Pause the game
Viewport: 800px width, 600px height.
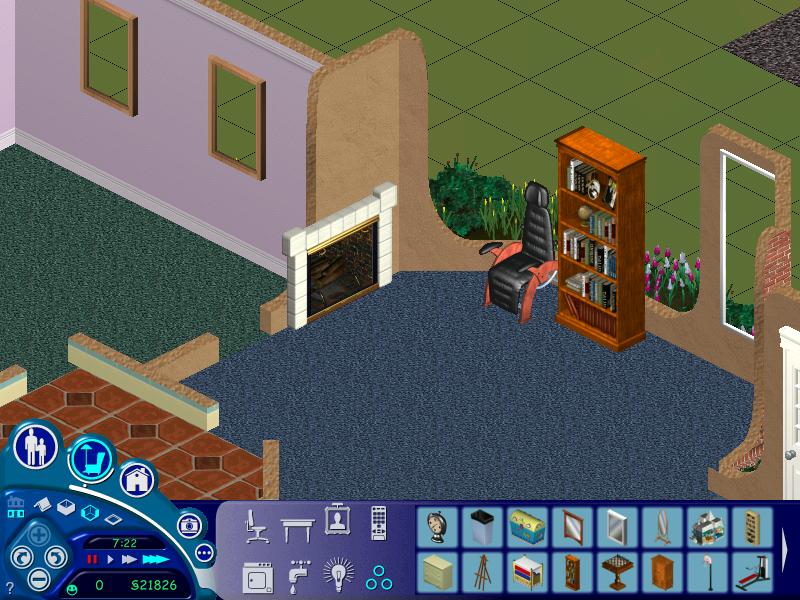pyautogui.click(x=93, y=559)
